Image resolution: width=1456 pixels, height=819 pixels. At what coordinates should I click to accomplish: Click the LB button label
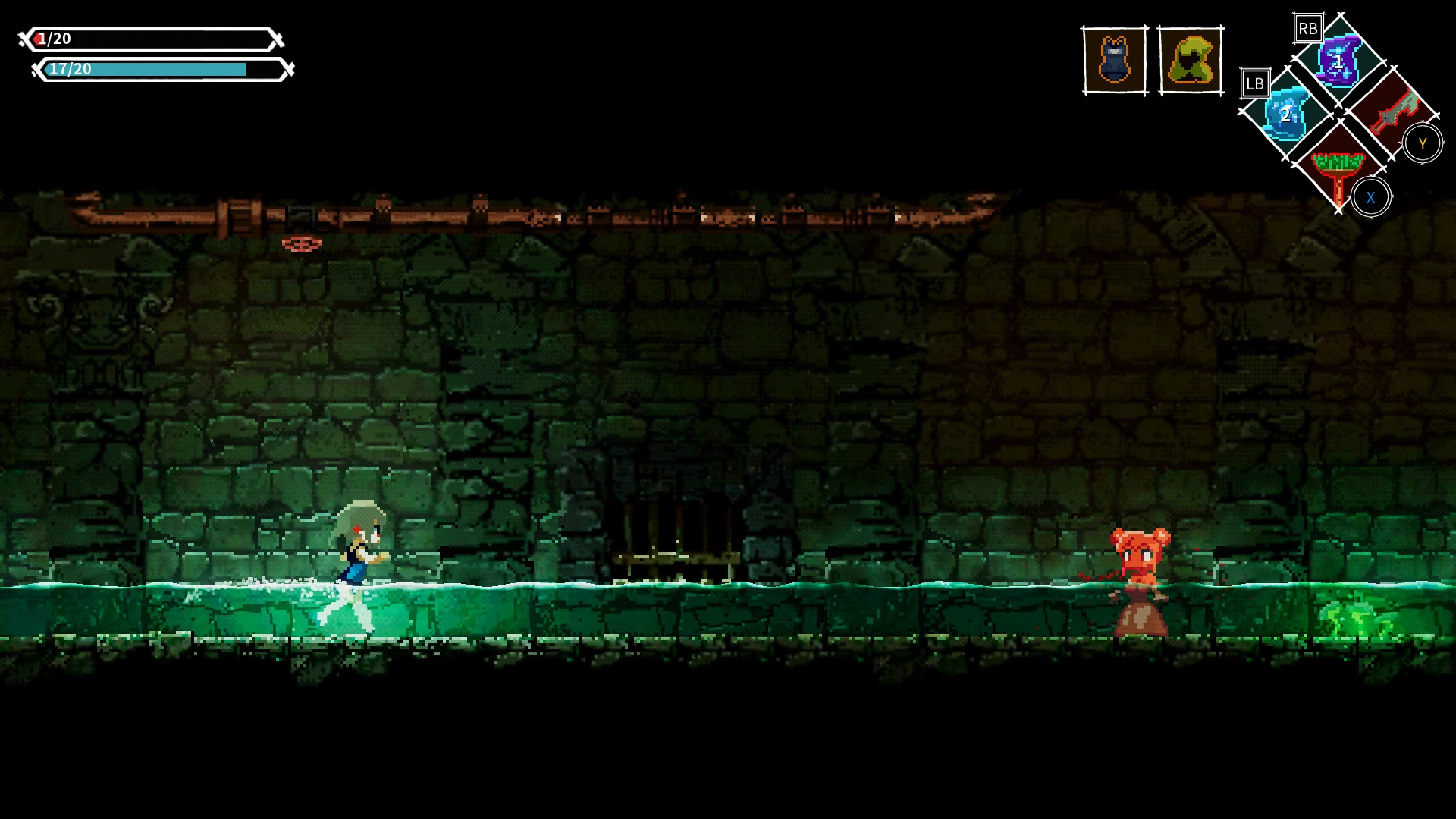(x=1256, y=83)
